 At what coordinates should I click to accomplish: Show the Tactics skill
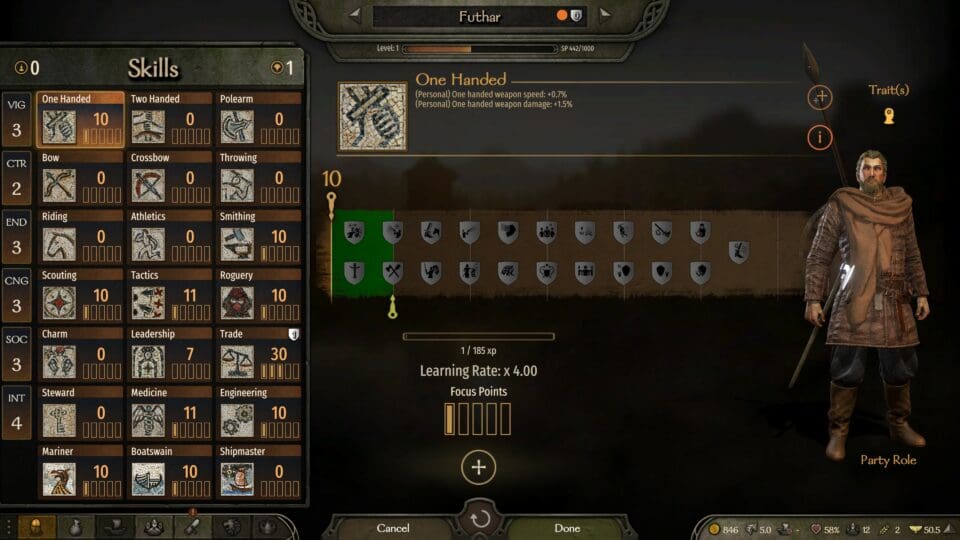pos(170,295)
